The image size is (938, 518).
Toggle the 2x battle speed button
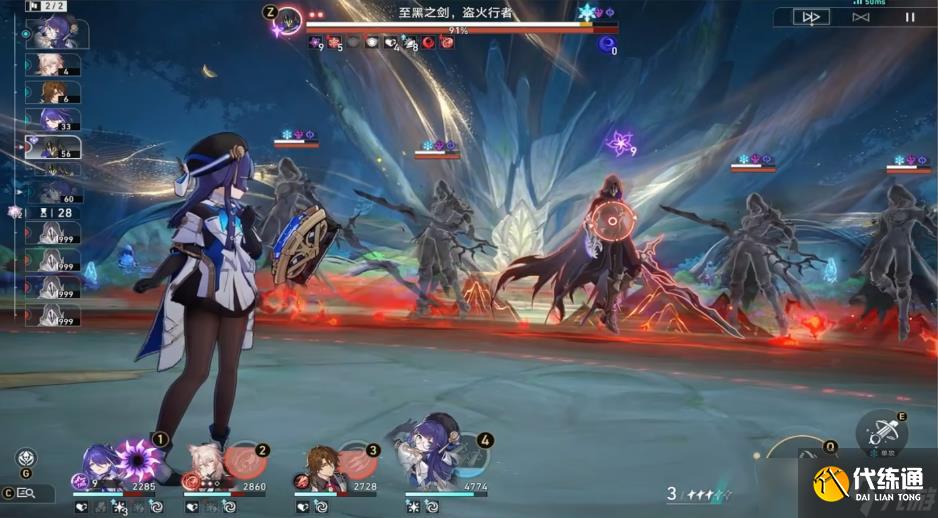tap(811, 17)
